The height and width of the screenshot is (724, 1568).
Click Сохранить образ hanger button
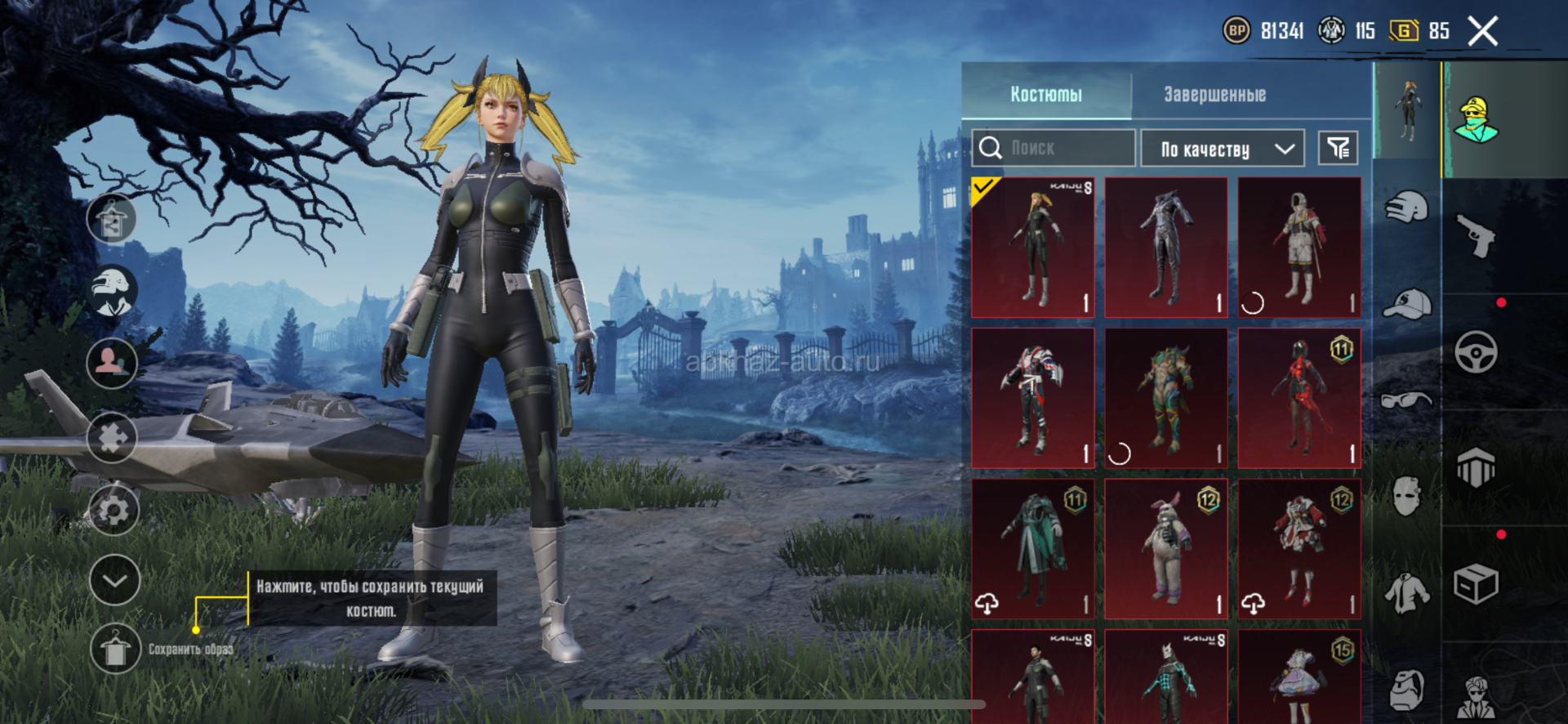(x=114, y=650)
